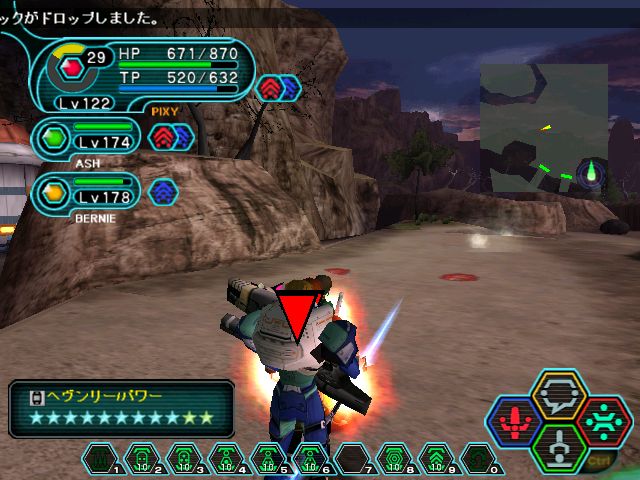This screenshot has width=640, height=480.
Task: Use the double-chevron item in slot 9
Action: pyautogui.click(x=435, y=459)
